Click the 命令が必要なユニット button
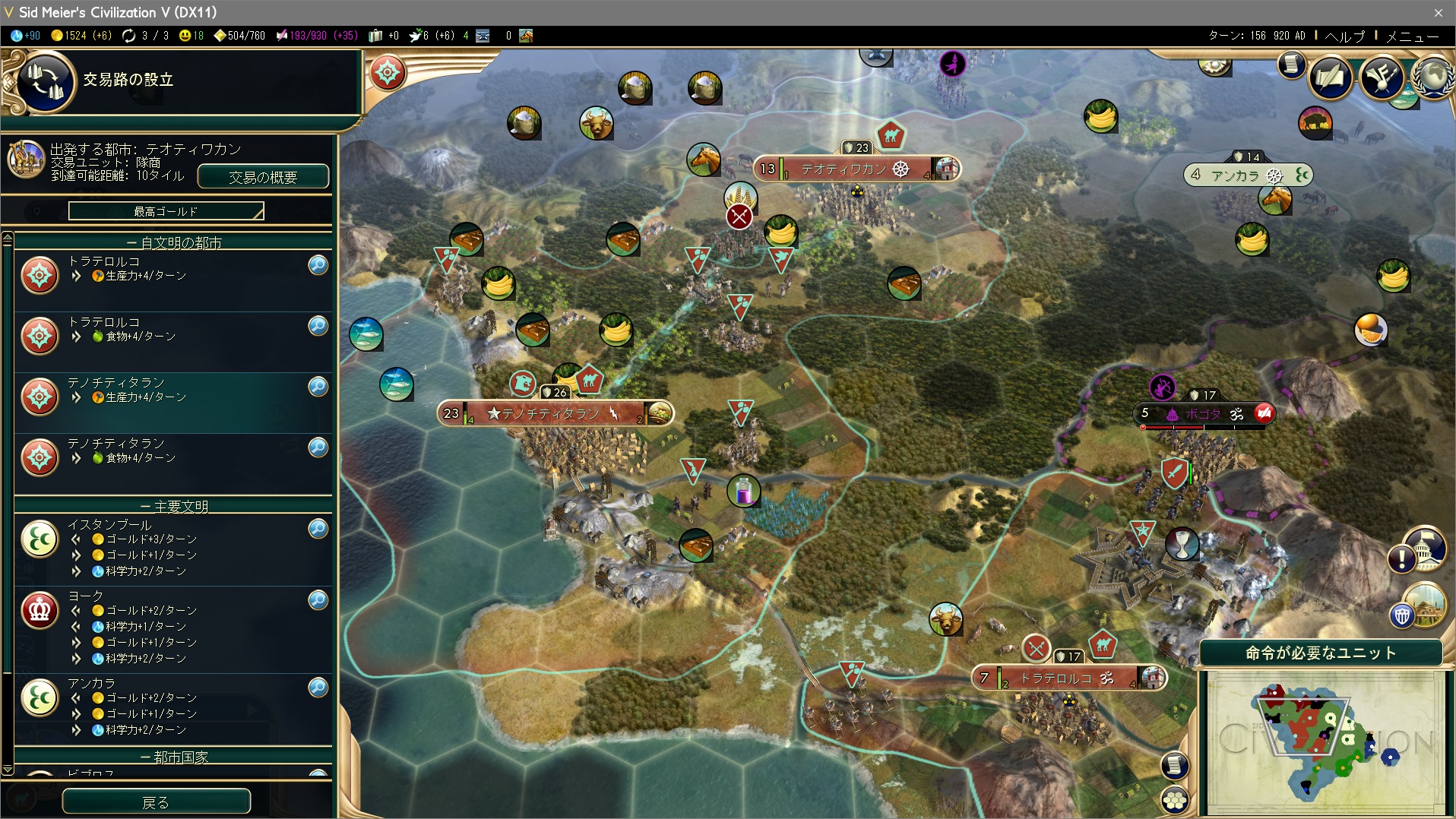Image resolution: width=1456 pixels, height=819 pixels. coord(1320,653)
